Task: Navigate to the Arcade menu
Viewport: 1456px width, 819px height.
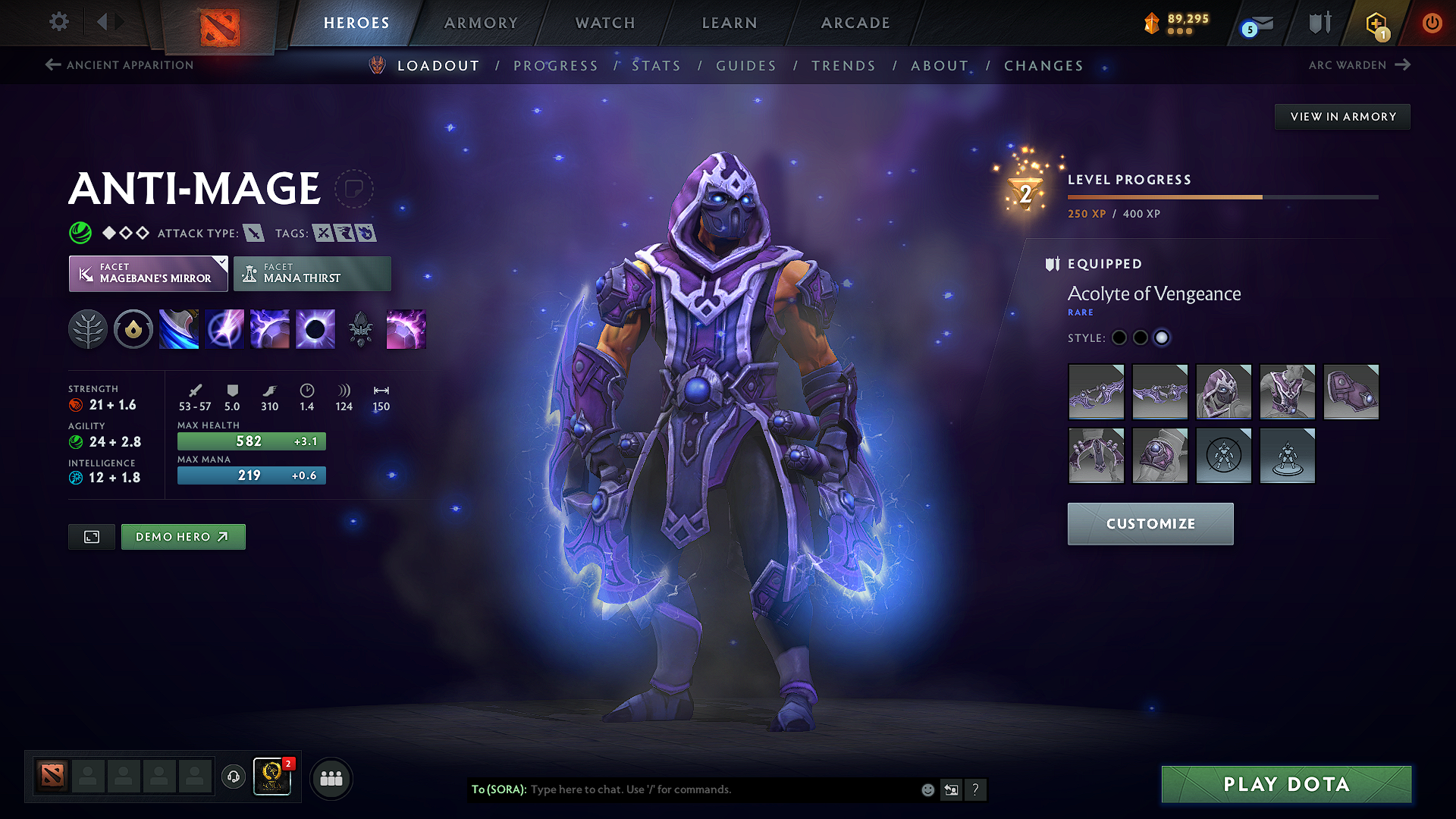Action: [x=855, y=23]
